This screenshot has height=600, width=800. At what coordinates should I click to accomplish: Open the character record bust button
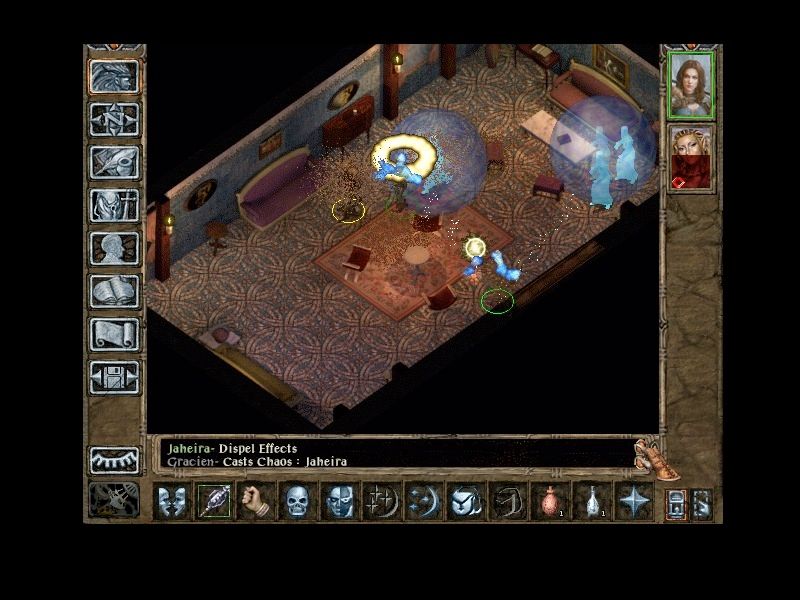click(114, 248)
